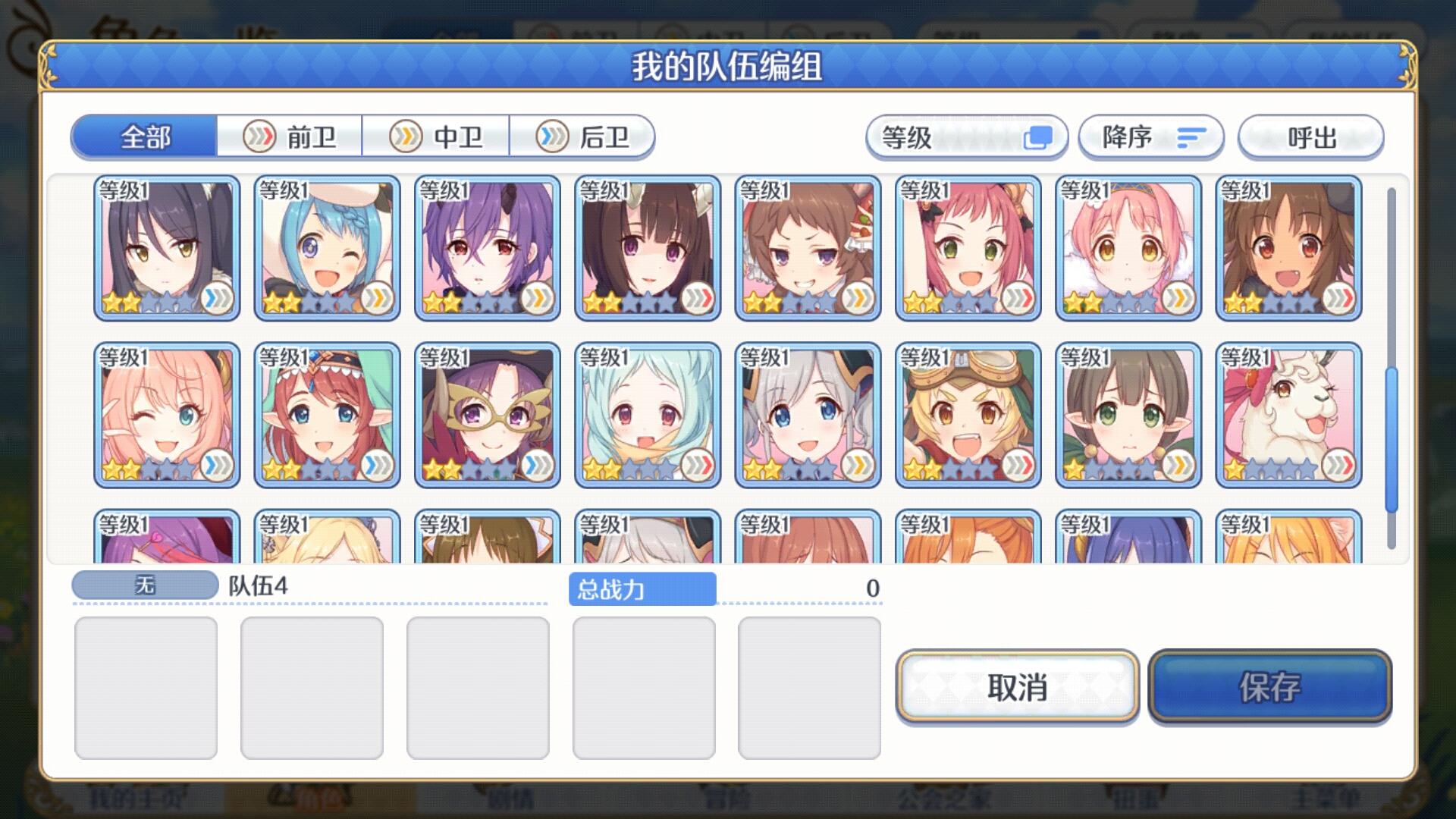Switch to the 全部 filter tab
Image resolution: width=1456 pixels, height=819 pixels.
pyautogui.click(x=143, y=136)
